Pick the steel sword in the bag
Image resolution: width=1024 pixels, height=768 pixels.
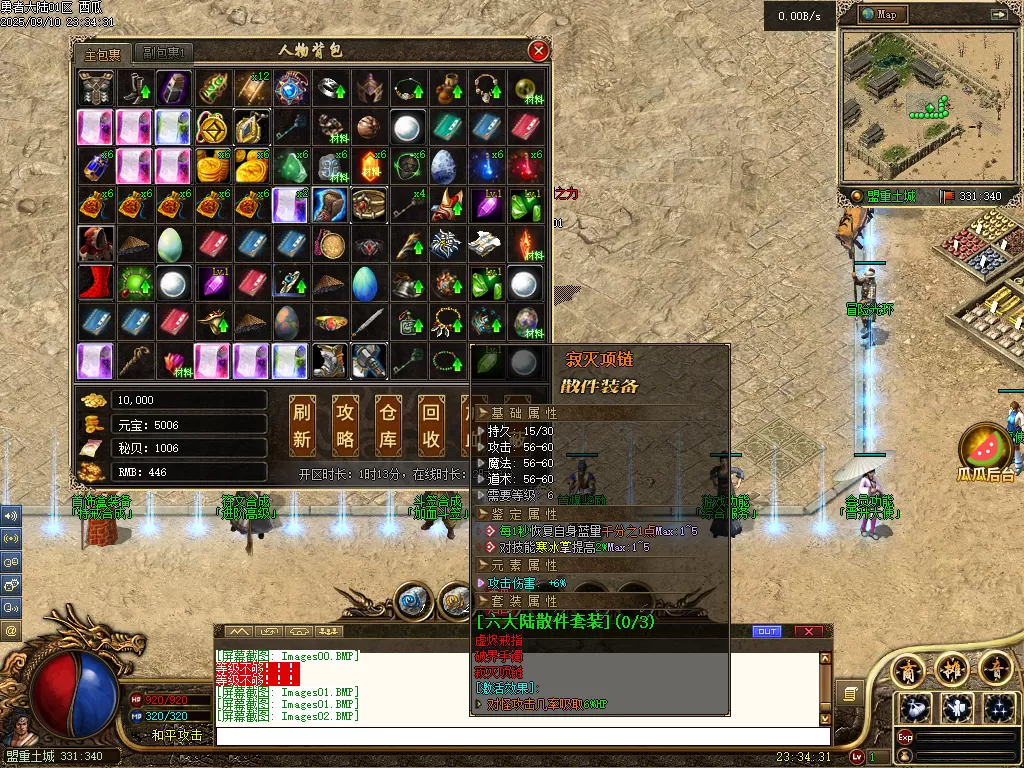pos(370,322)
